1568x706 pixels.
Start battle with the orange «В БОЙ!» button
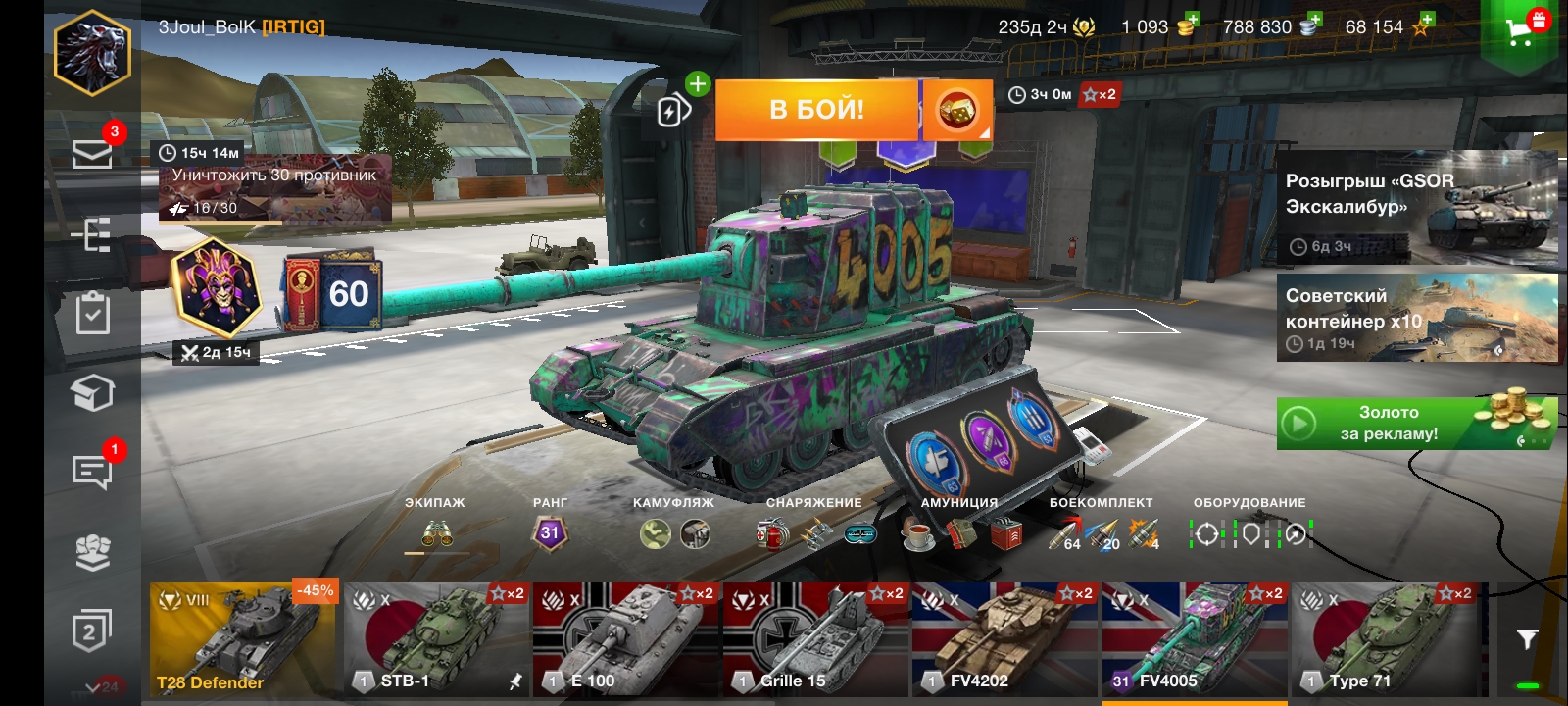(x=816, y=110)
